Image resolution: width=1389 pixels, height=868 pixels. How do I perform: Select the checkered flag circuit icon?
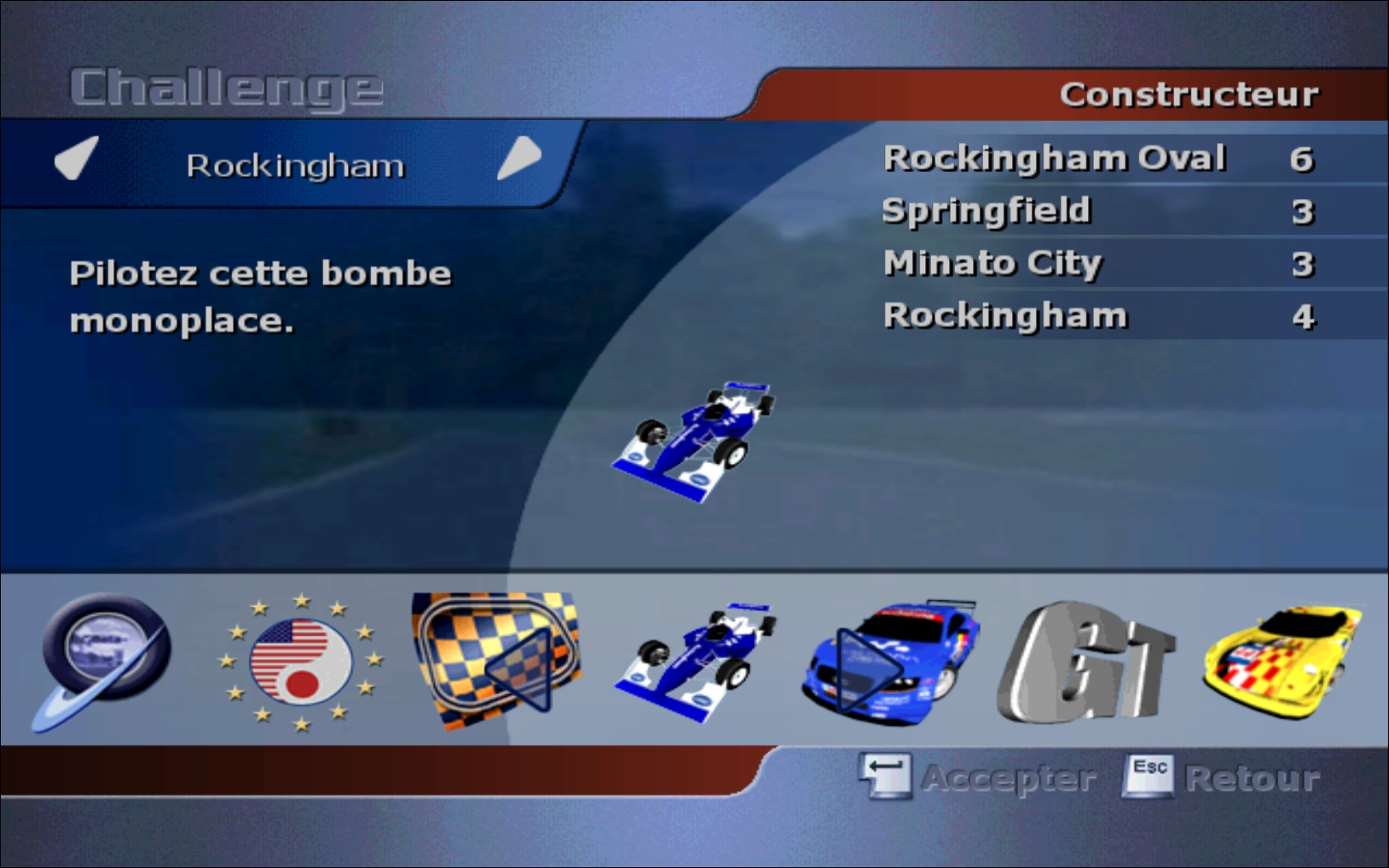click(497, 661)
